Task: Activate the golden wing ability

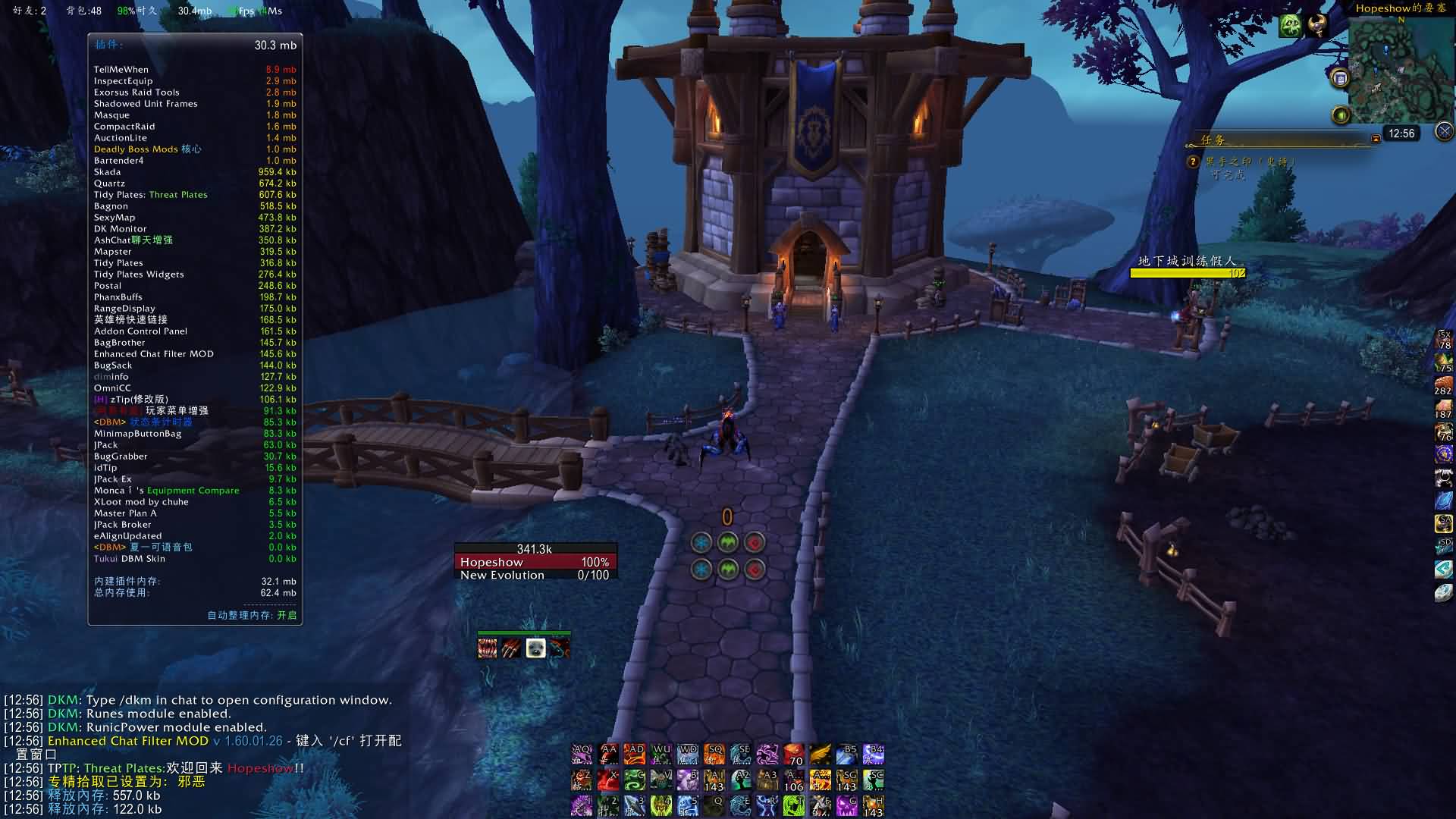Action: (821, 755)
